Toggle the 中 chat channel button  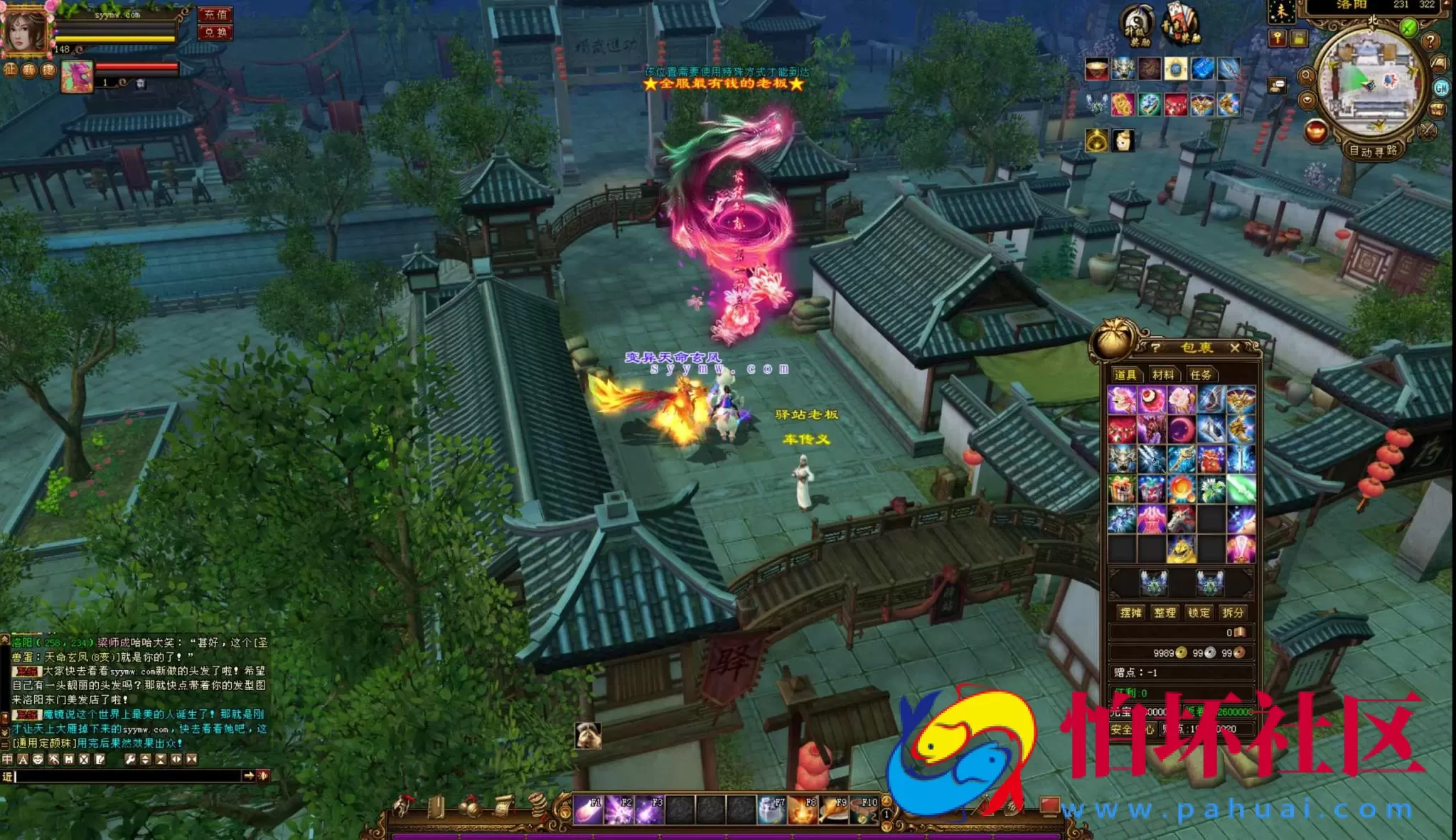tap(8, 760)
